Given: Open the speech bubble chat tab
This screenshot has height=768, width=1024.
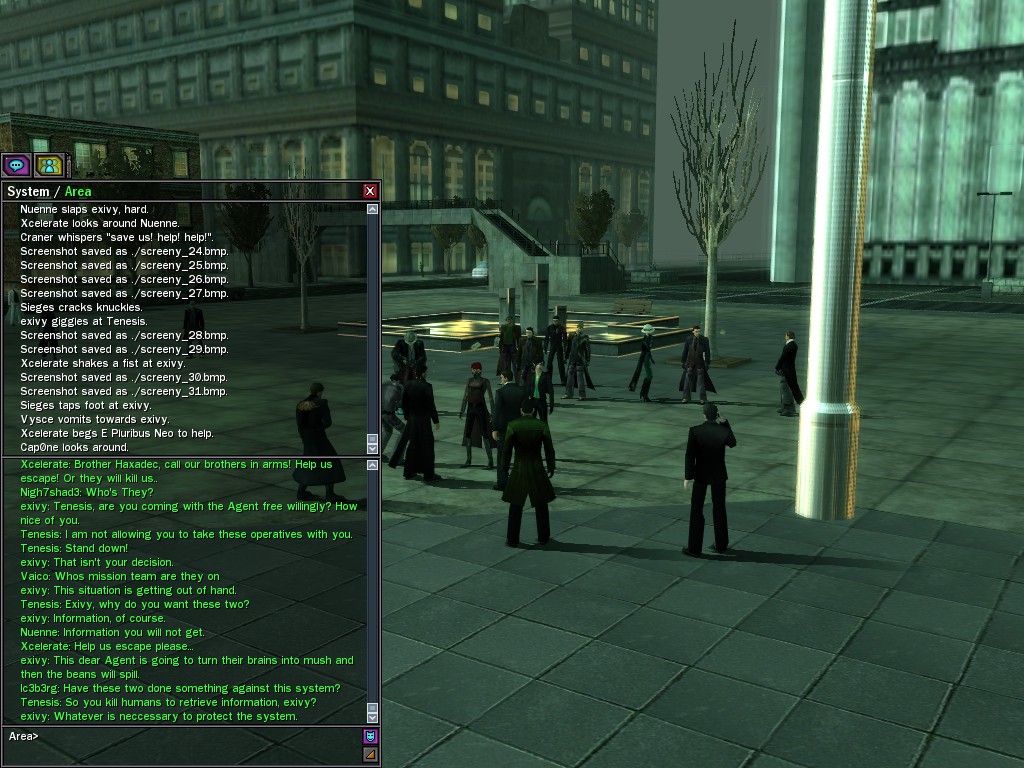Looking at the screenshot, I should 16,165.
